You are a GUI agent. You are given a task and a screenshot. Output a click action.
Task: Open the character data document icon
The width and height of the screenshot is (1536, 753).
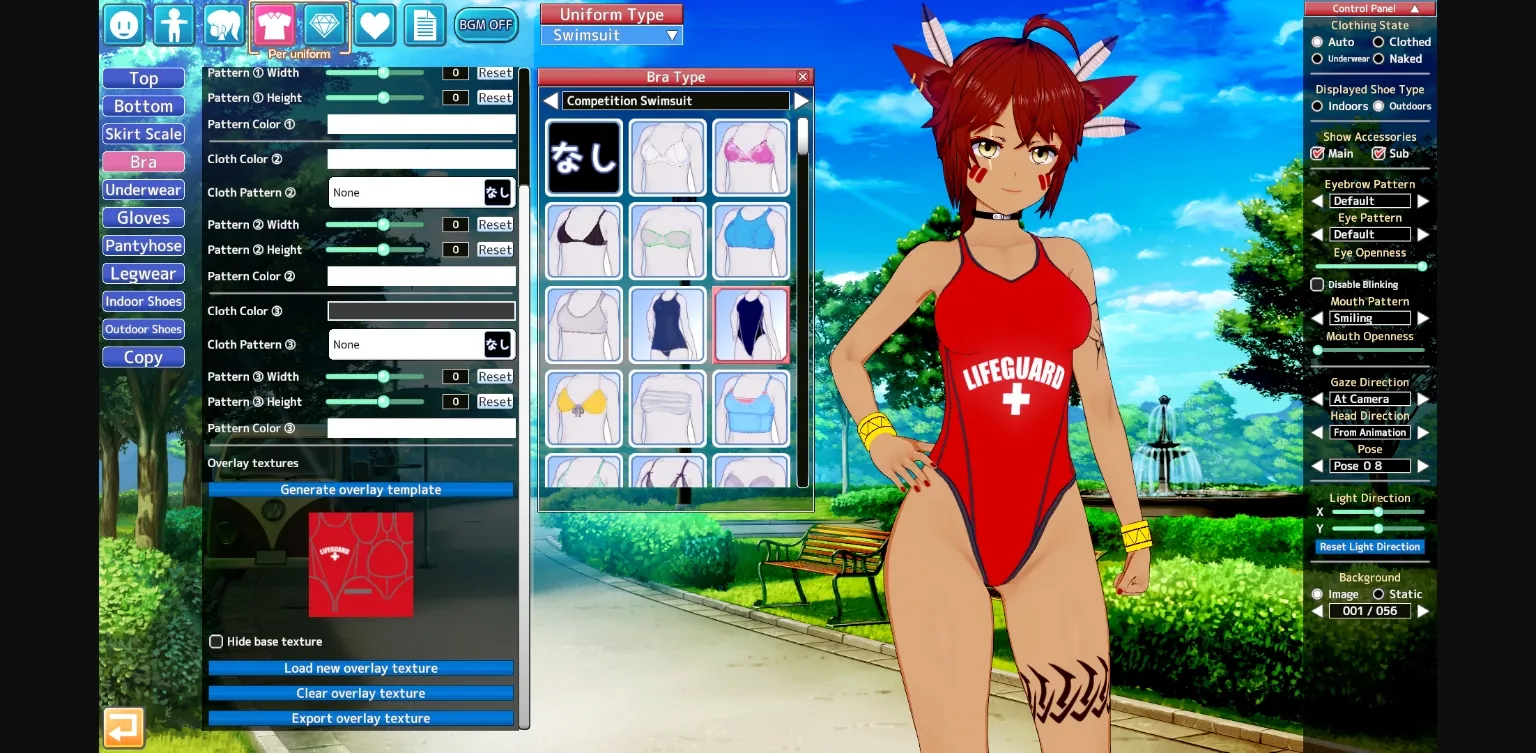(x=424, y=24)
